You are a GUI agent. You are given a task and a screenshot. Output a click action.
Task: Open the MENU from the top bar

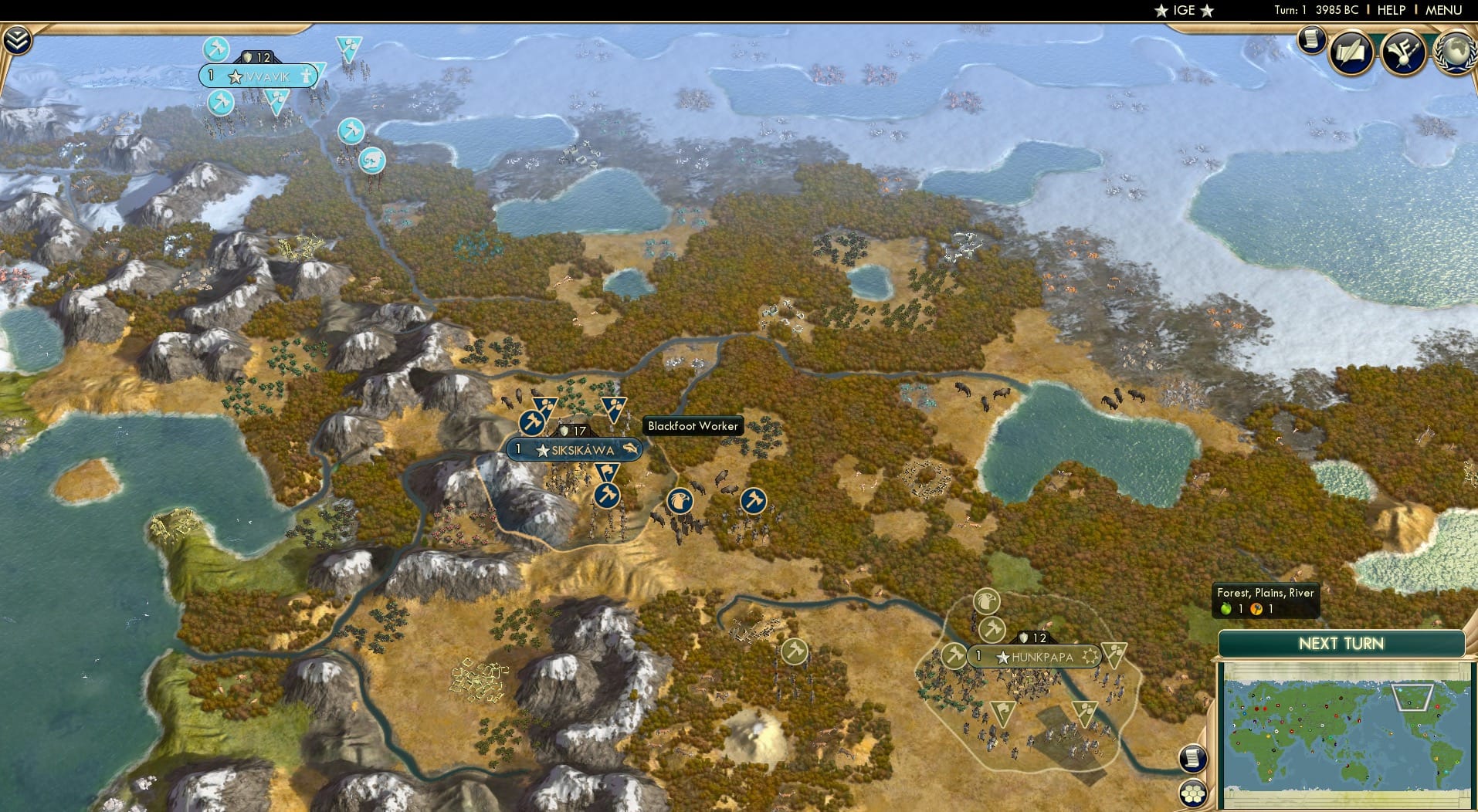[1442, 10]
